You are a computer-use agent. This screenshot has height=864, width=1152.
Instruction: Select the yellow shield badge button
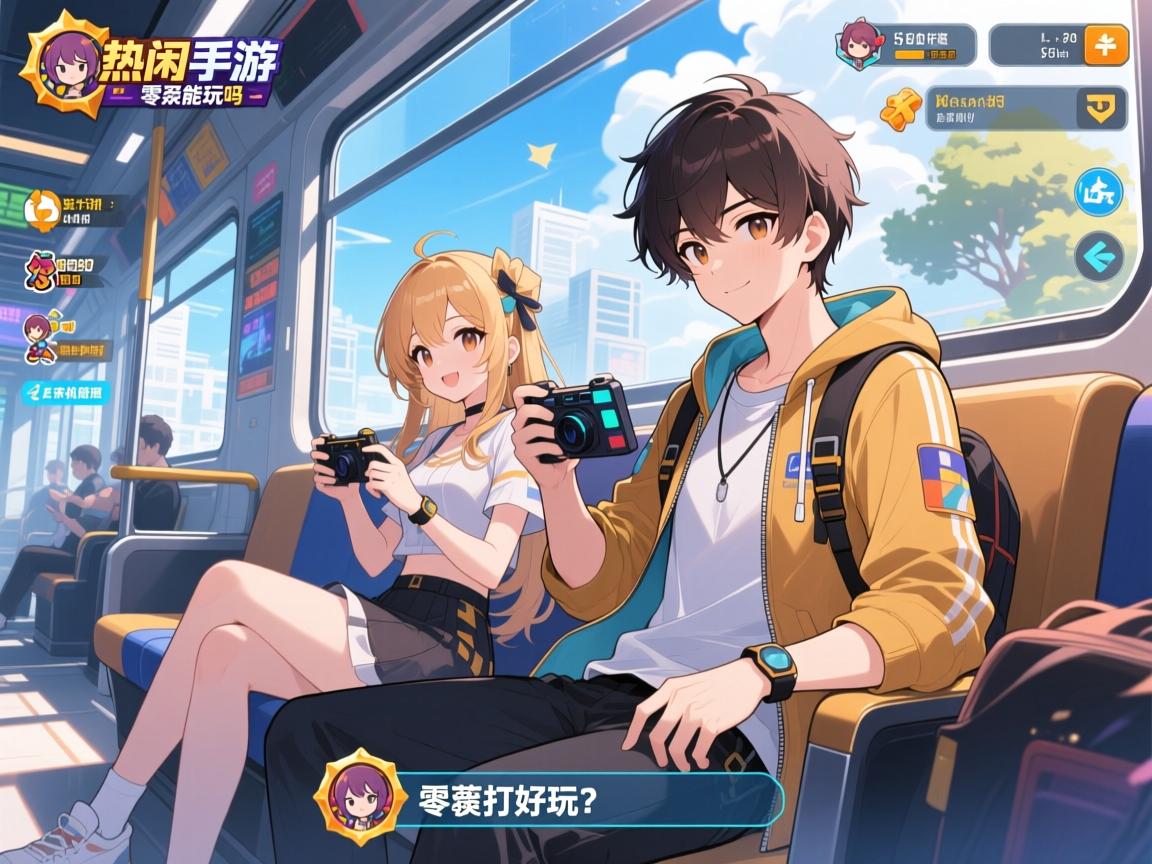point(1104,107)
